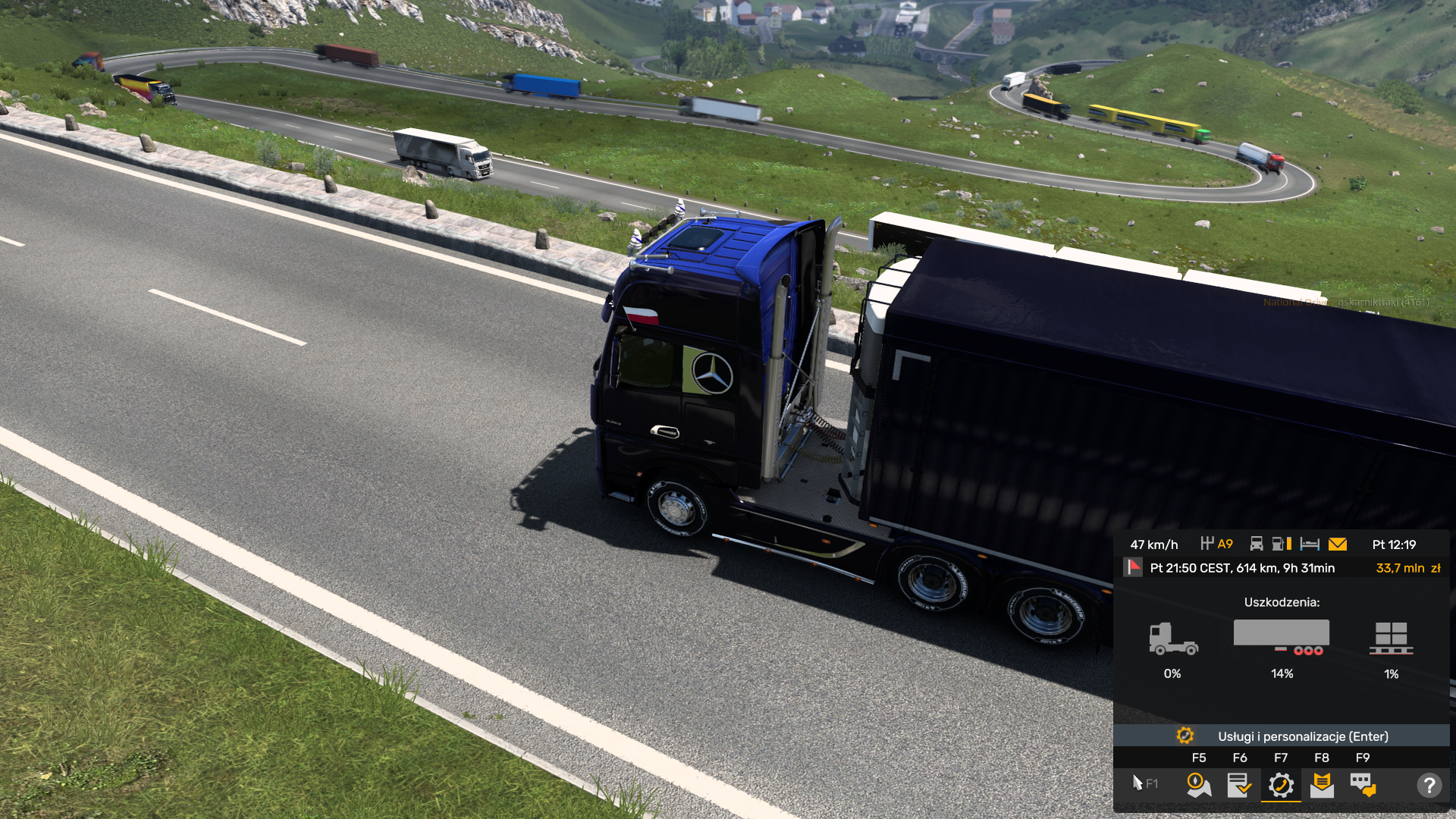Select the trailer damage icon
The height and width of the screenshot is (819, 1456).
(1282, 637)
